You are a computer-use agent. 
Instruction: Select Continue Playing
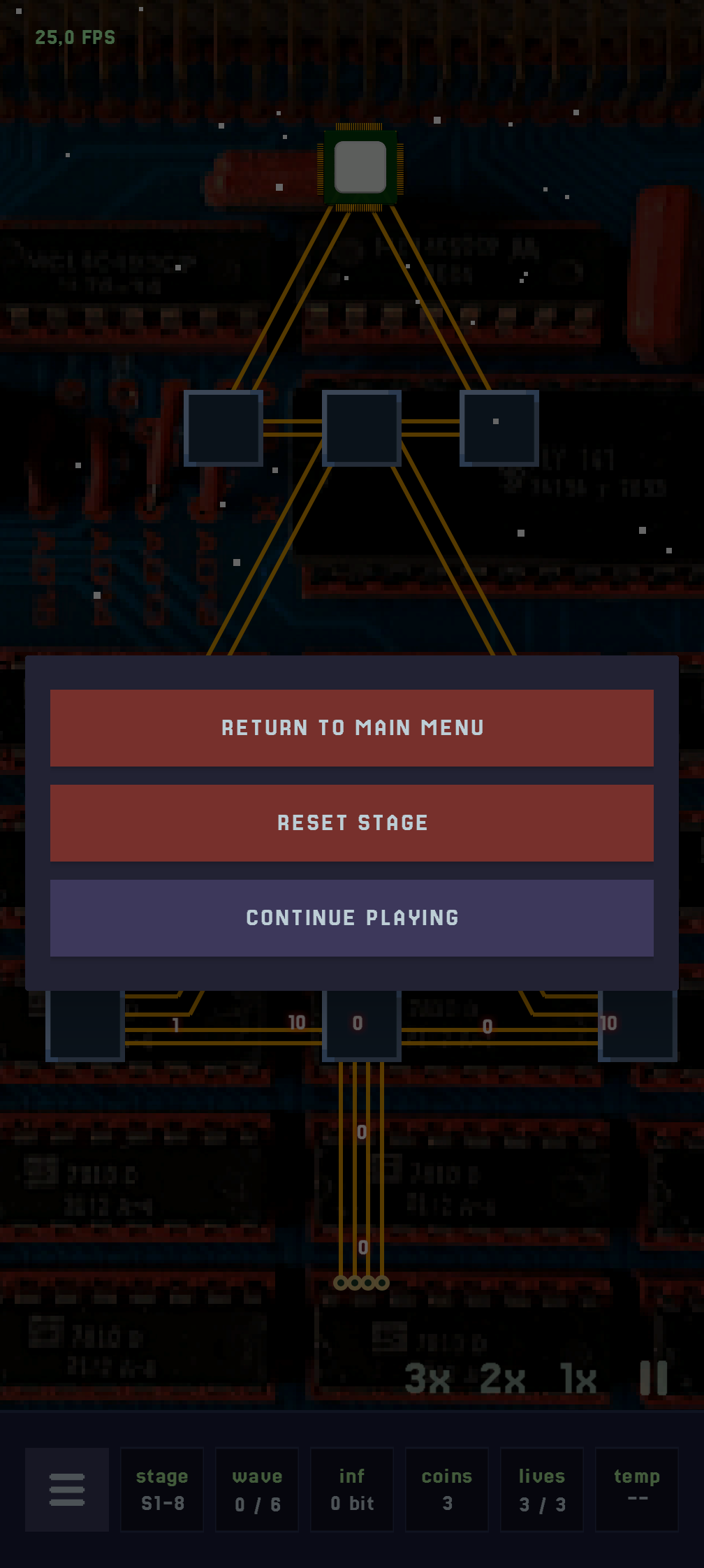(352, 918)
